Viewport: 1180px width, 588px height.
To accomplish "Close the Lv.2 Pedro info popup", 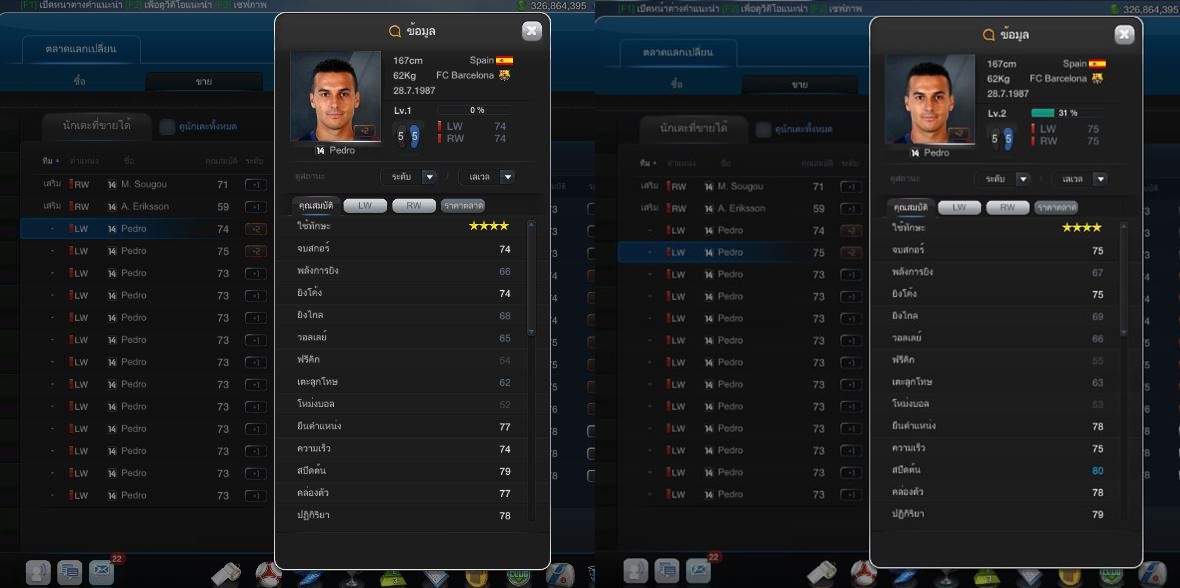I will pos(1124,35).
